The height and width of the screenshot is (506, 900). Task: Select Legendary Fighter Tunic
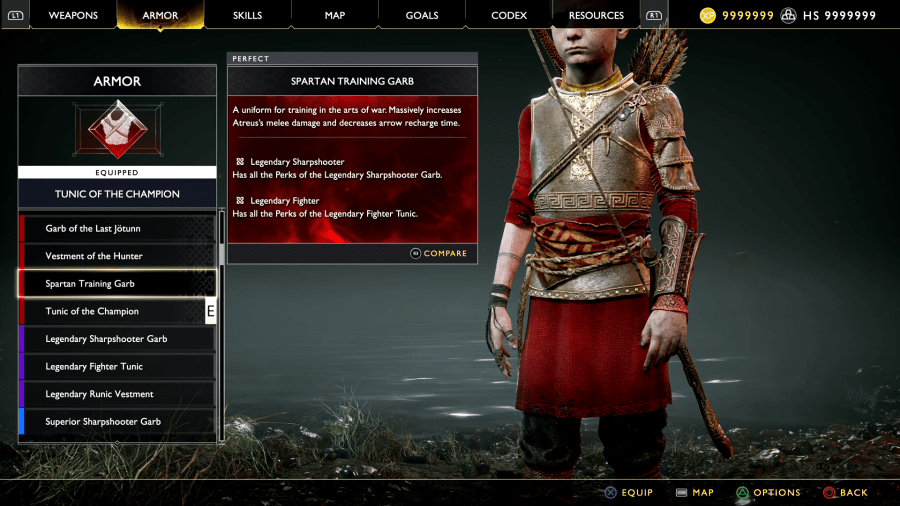coord(117,367)
